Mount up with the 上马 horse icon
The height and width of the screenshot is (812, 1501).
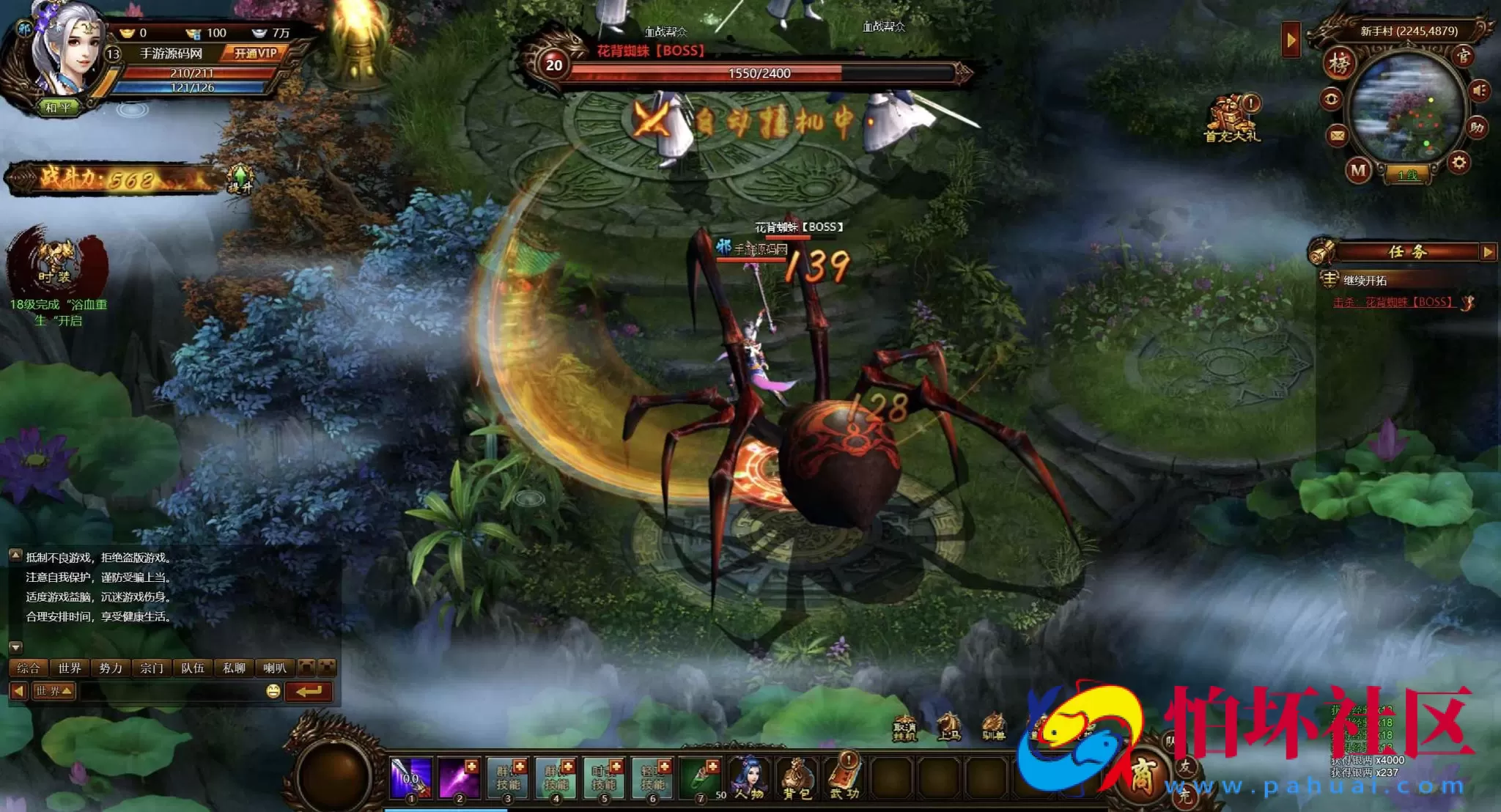pyautogui.click(x=949, y=727)
